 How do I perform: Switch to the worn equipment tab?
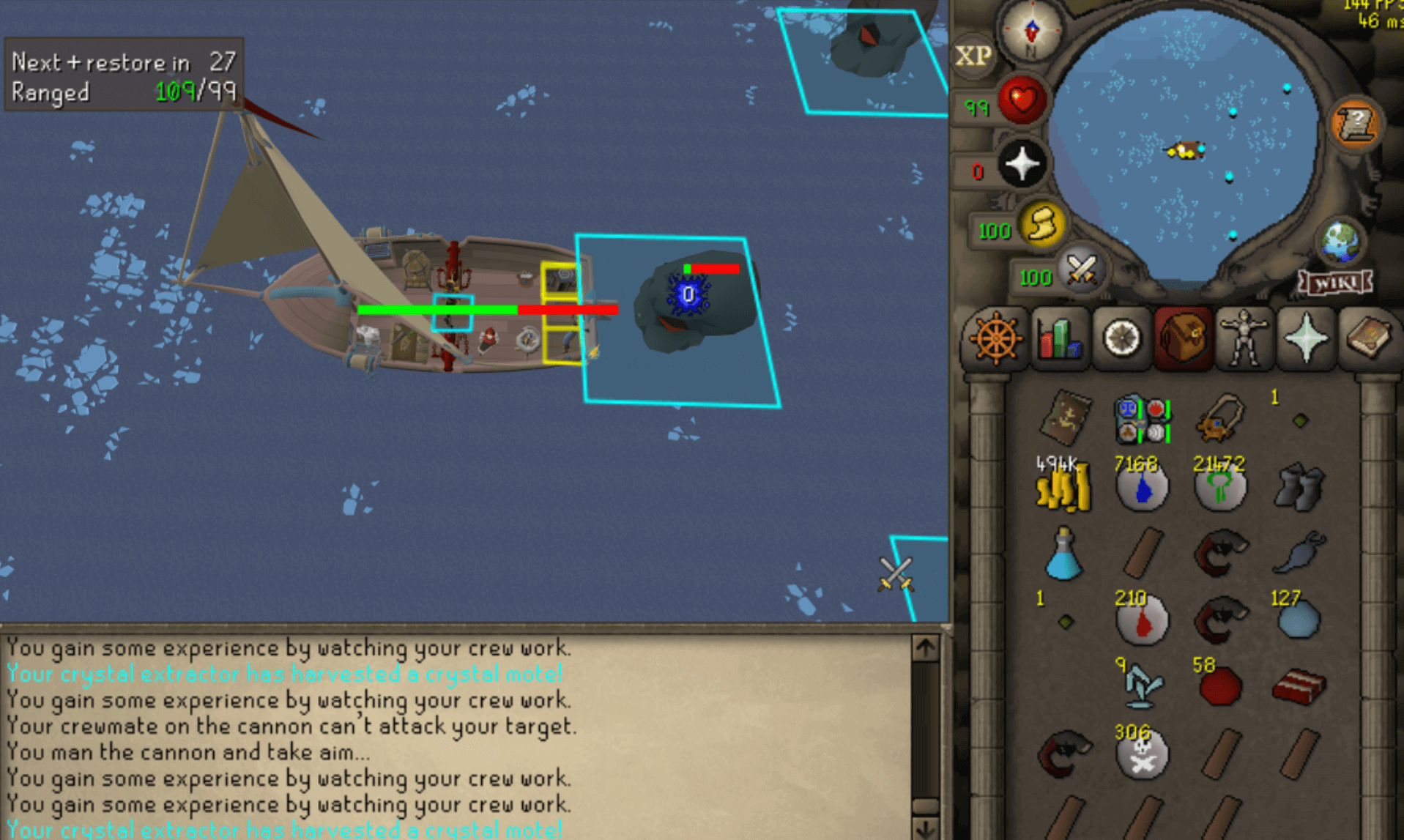(x=1244, y=339)
